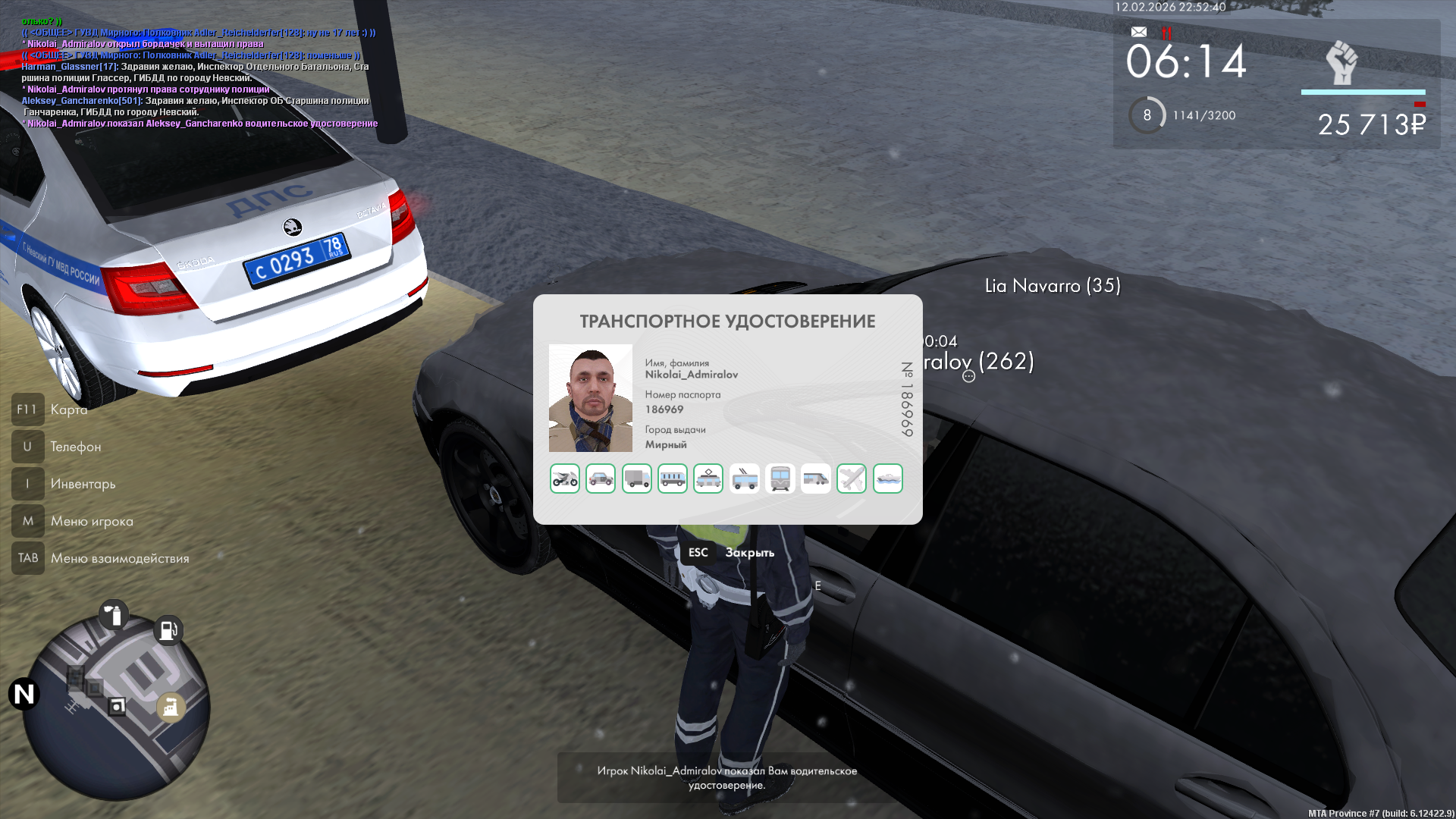Select the tram license icon

(x=708, y=479)
